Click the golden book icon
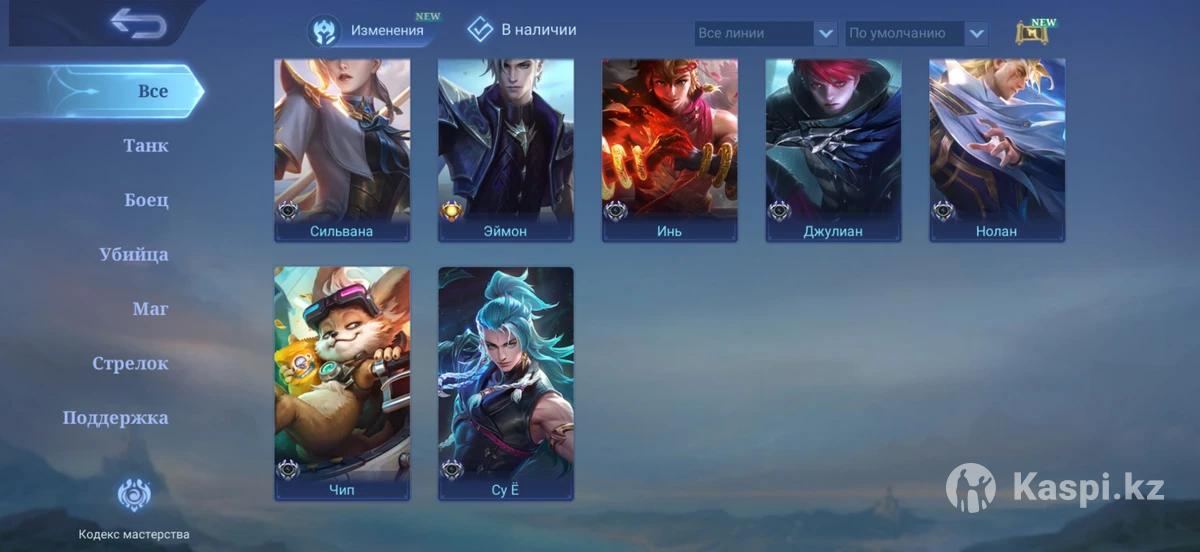This screenshot has height=552, width=1200. (1031, 33)
